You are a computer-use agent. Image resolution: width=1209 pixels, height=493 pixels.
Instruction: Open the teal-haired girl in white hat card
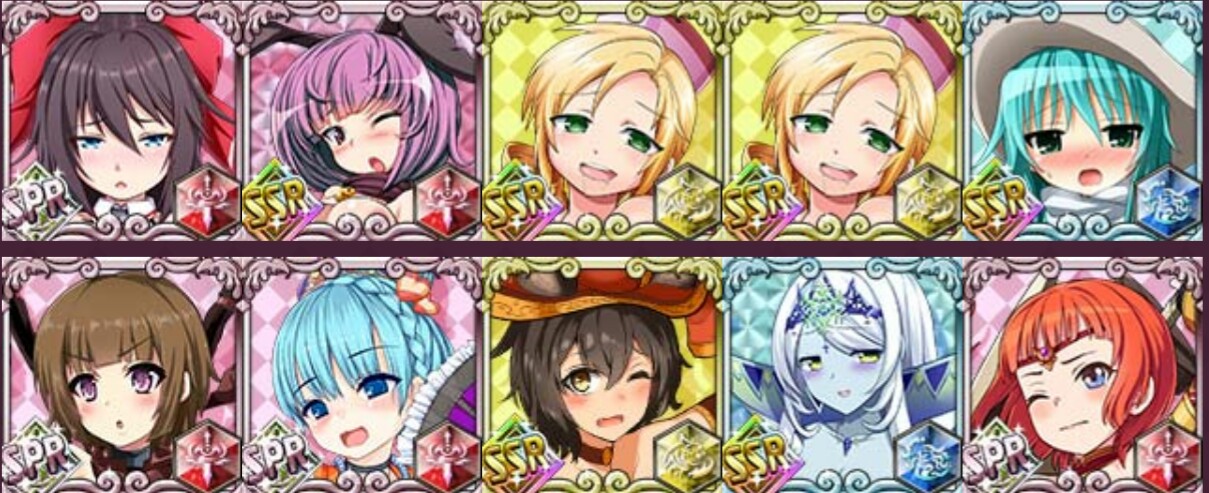[1084, 120]
